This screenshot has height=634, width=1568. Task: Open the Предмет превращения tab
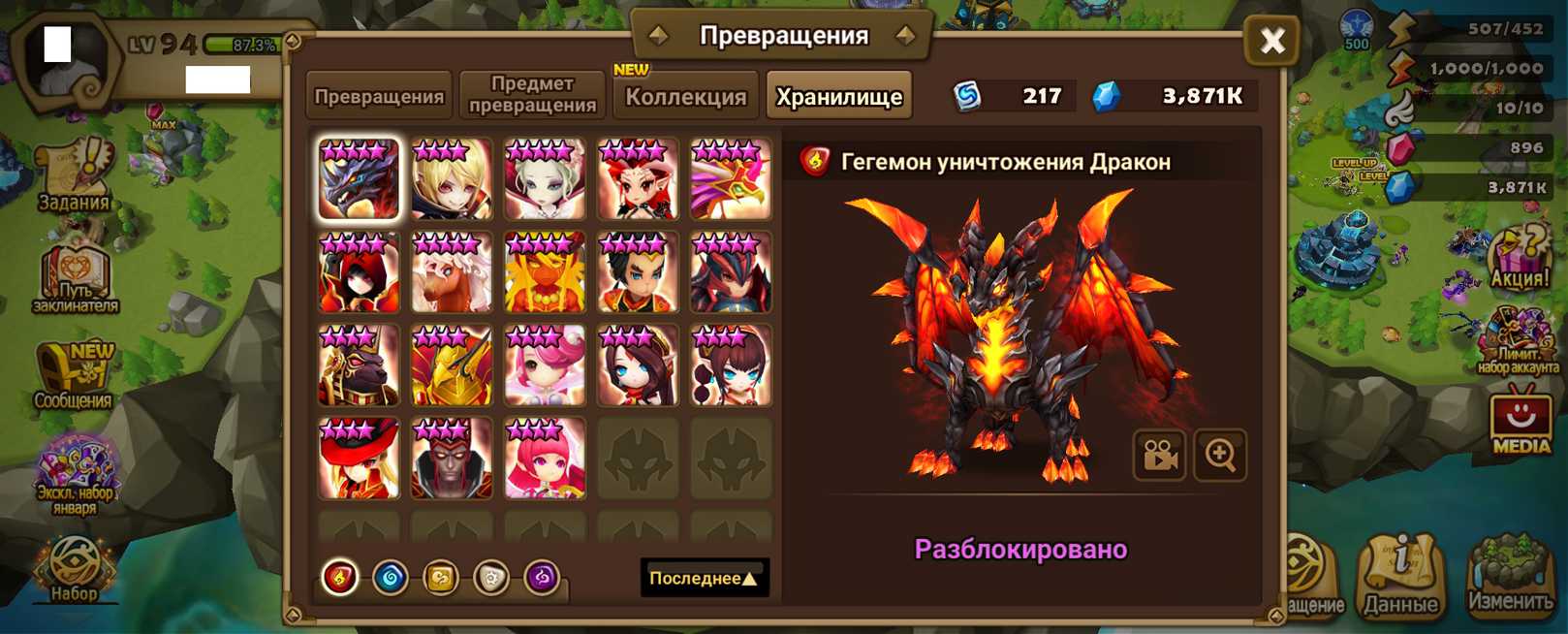[x=532, y=95]
